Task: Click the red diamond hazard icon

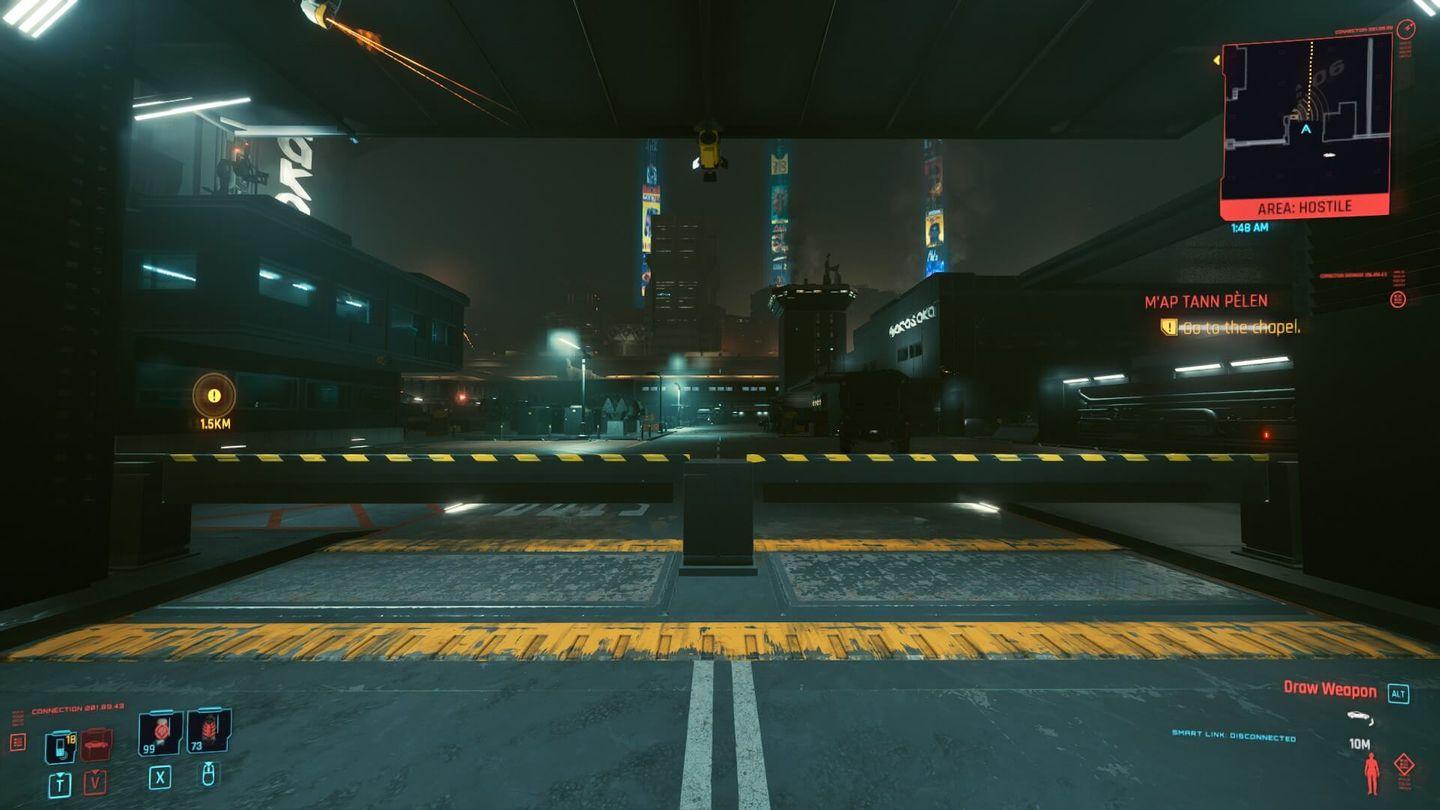Action: (1404, 764)
